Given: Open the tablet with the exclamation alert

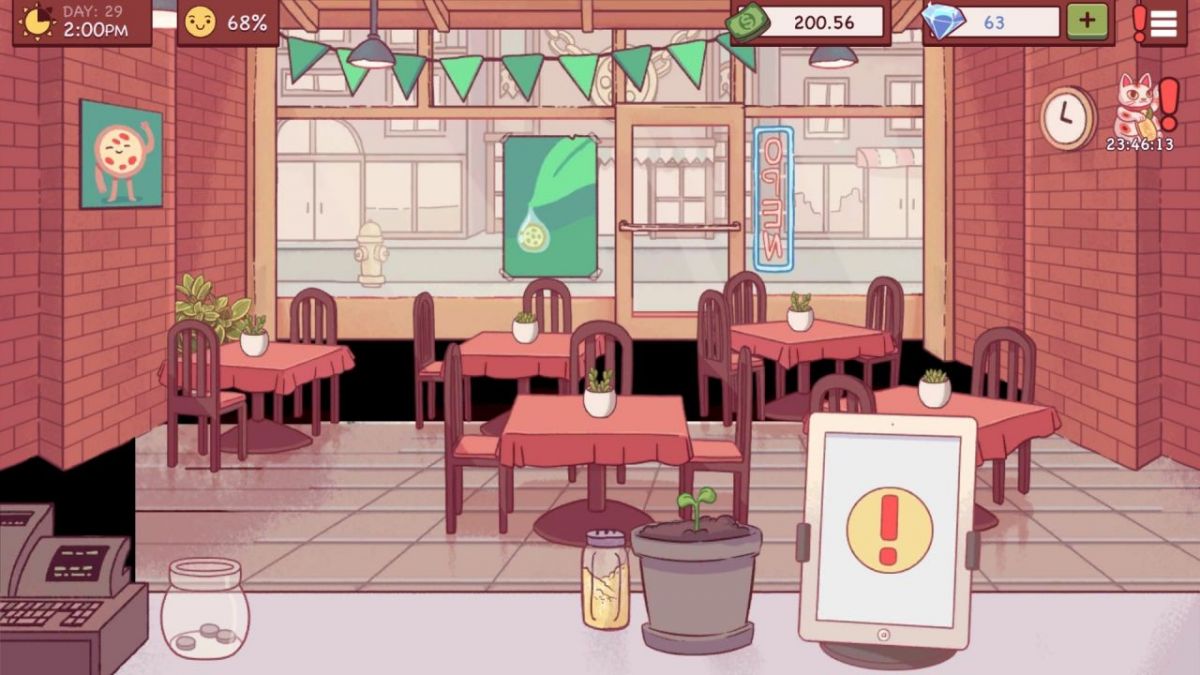Looking at the screenshot, I should click(888, 530).
